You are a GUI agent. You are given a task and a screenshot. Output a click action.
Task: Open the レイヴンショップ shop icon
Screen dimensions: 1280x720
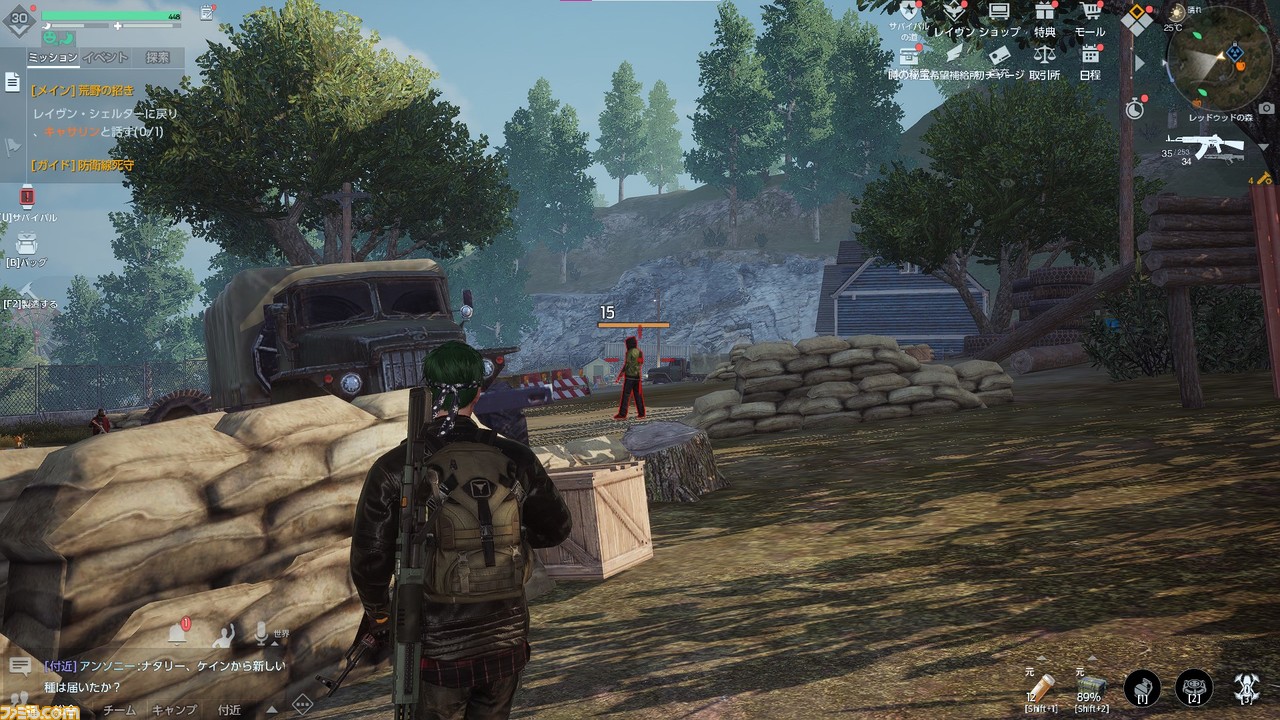click(998, 13)
